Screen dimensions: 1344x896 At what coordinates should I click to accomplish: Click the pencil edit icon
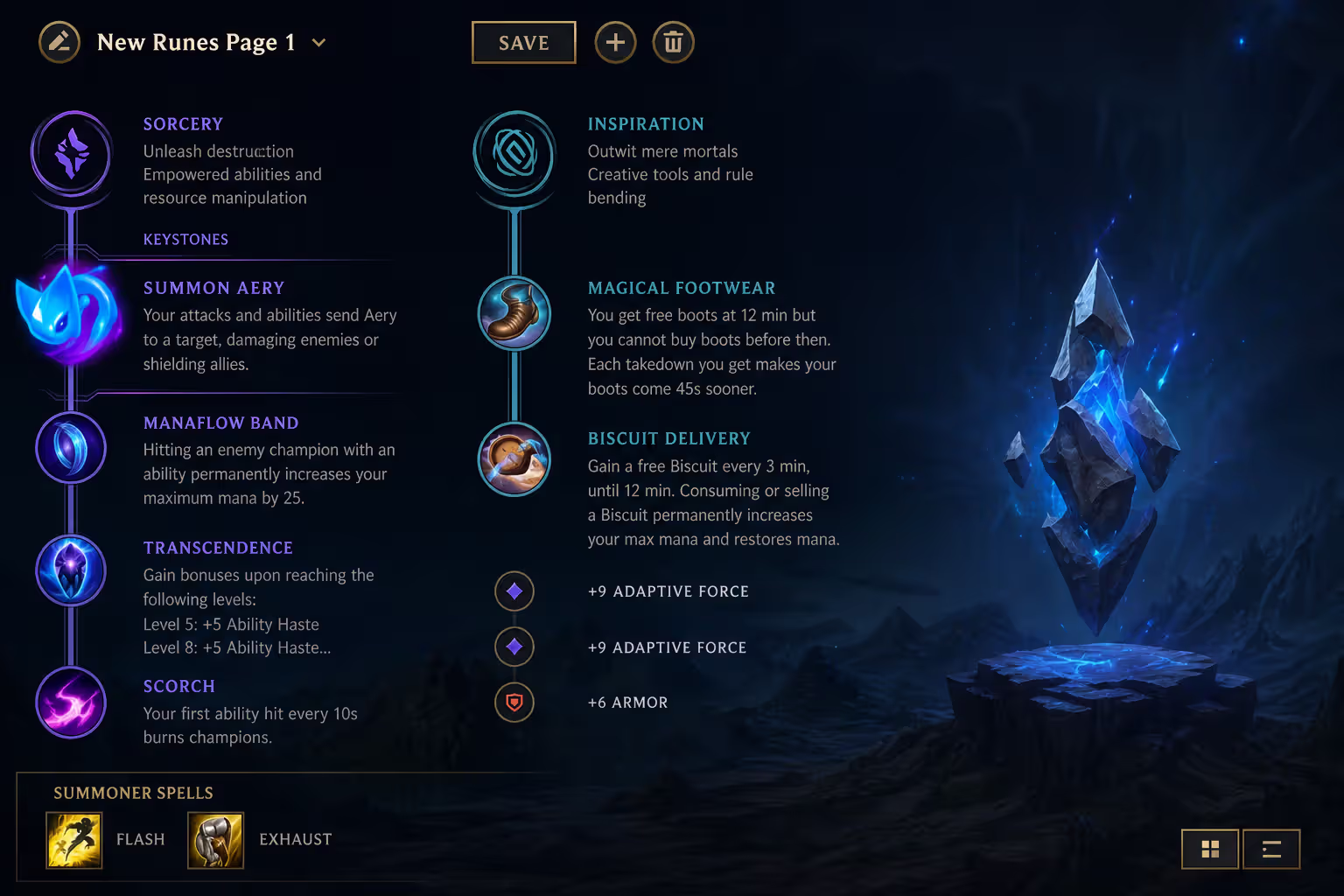[59, 41]
